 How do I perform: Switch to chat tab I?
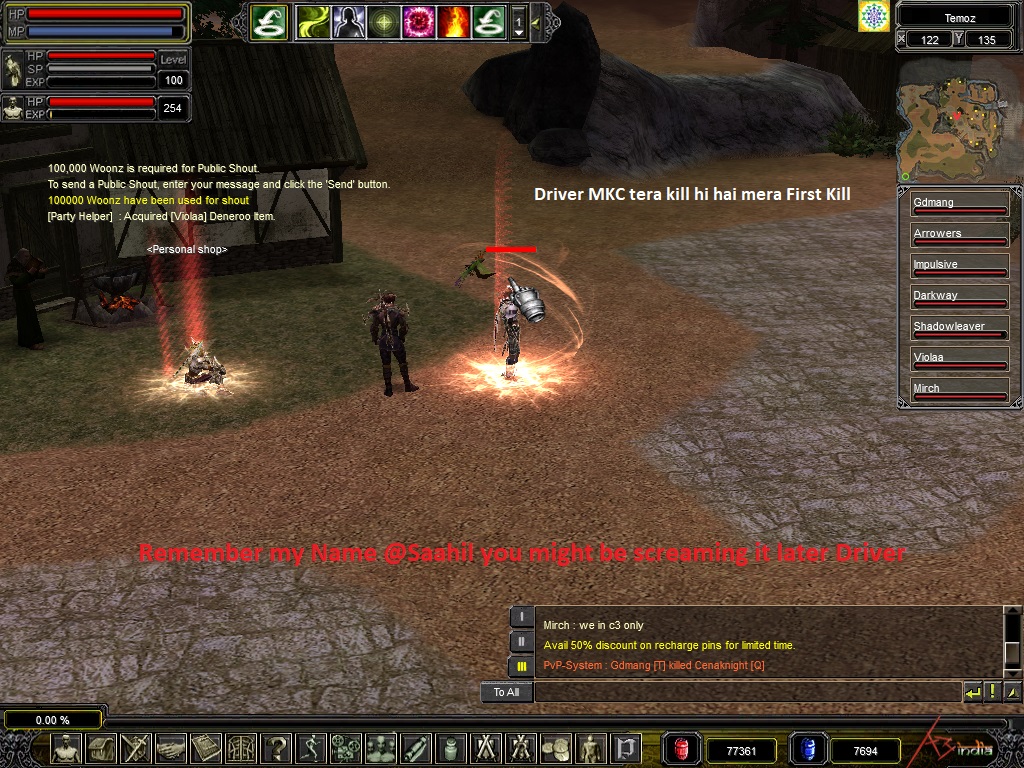point(521,617)
